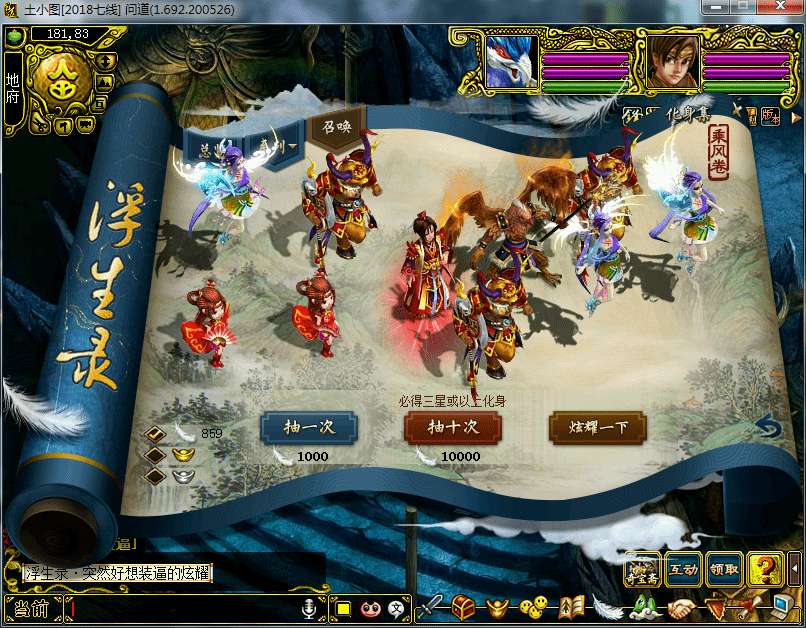Click the handshake icon
Viewport: 806px width, 628px height.
point(684,607)
